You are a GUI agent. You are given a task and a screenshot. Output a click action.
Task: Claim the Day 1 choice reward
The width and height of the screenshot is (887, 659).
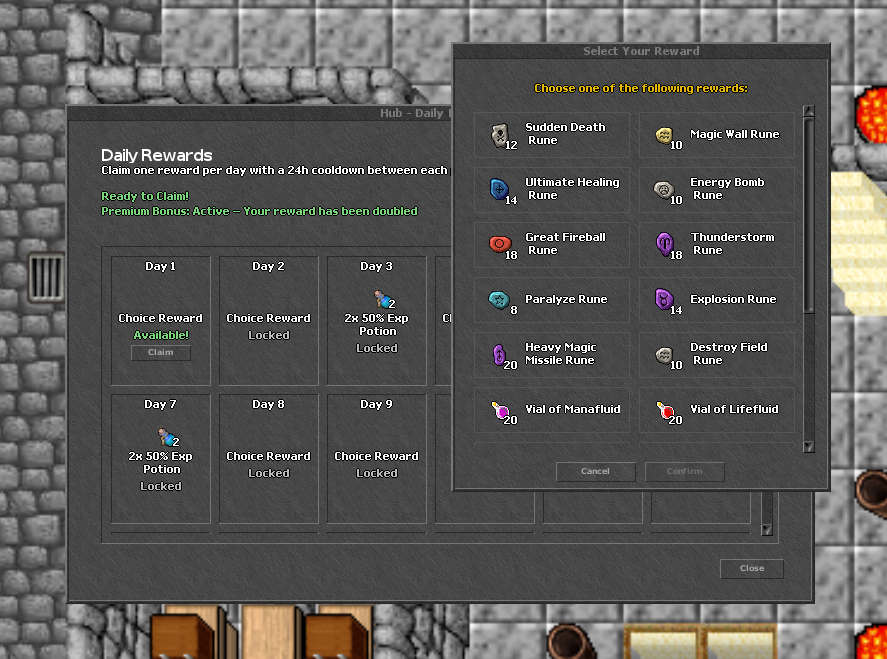(x=160, y=352)
